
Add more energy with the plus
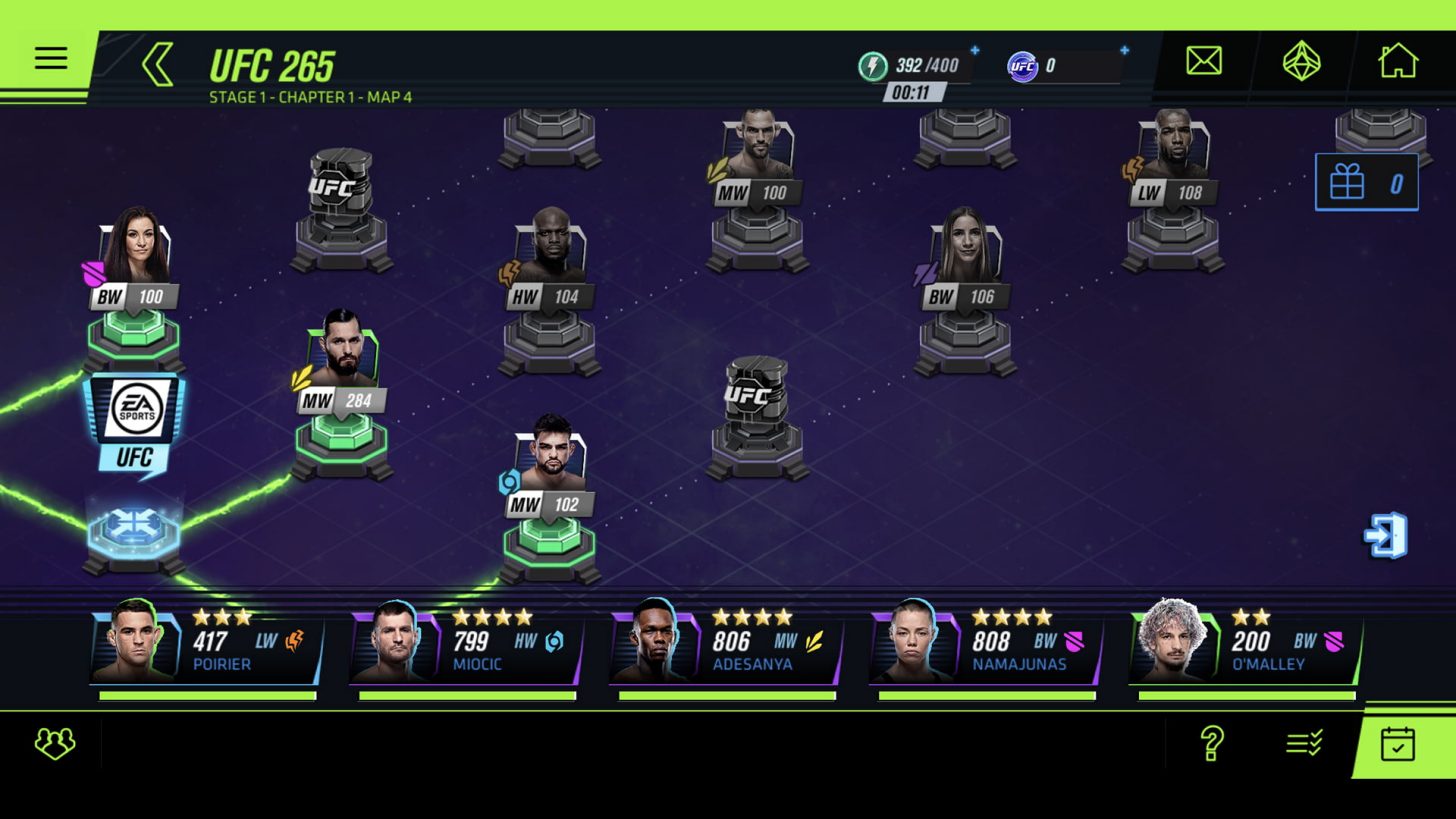tap(974, 51)
